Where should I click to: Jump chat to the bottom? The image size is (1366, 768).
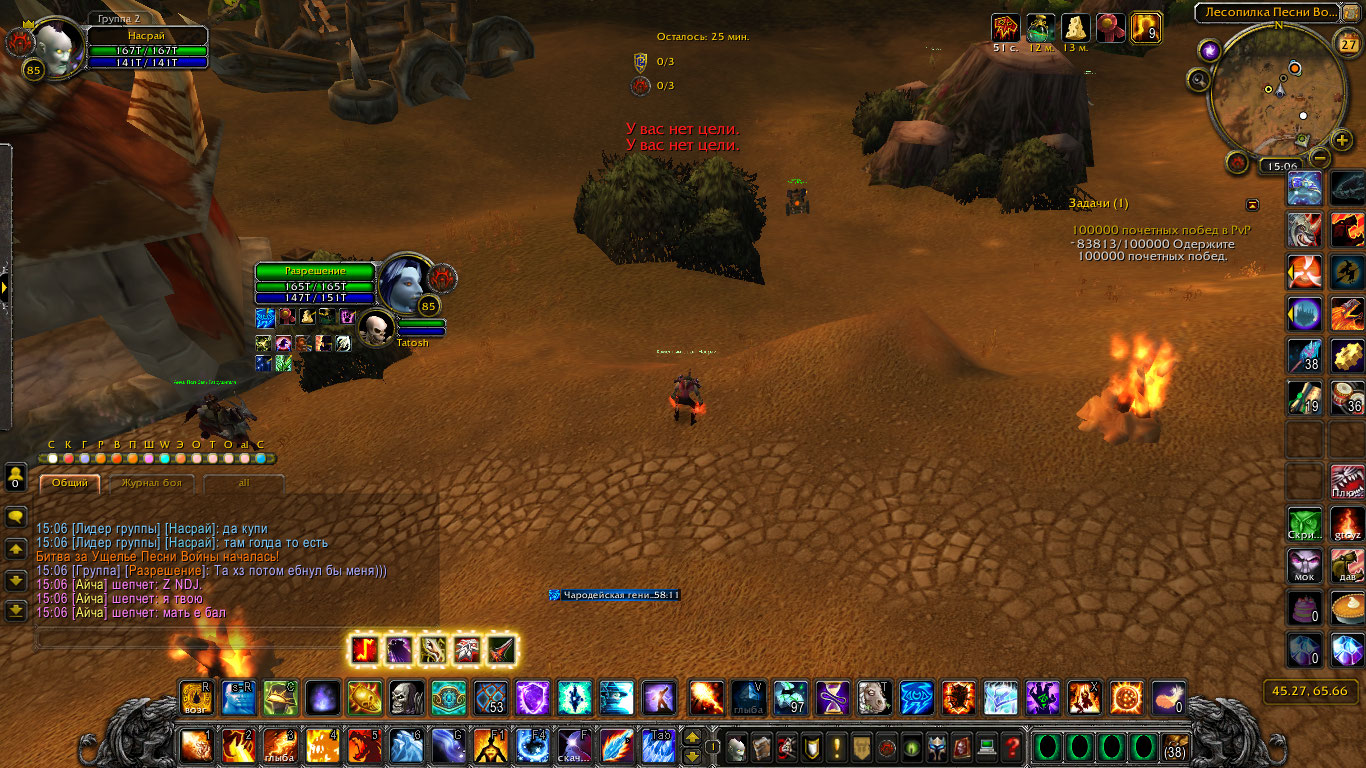coord(16,609)
